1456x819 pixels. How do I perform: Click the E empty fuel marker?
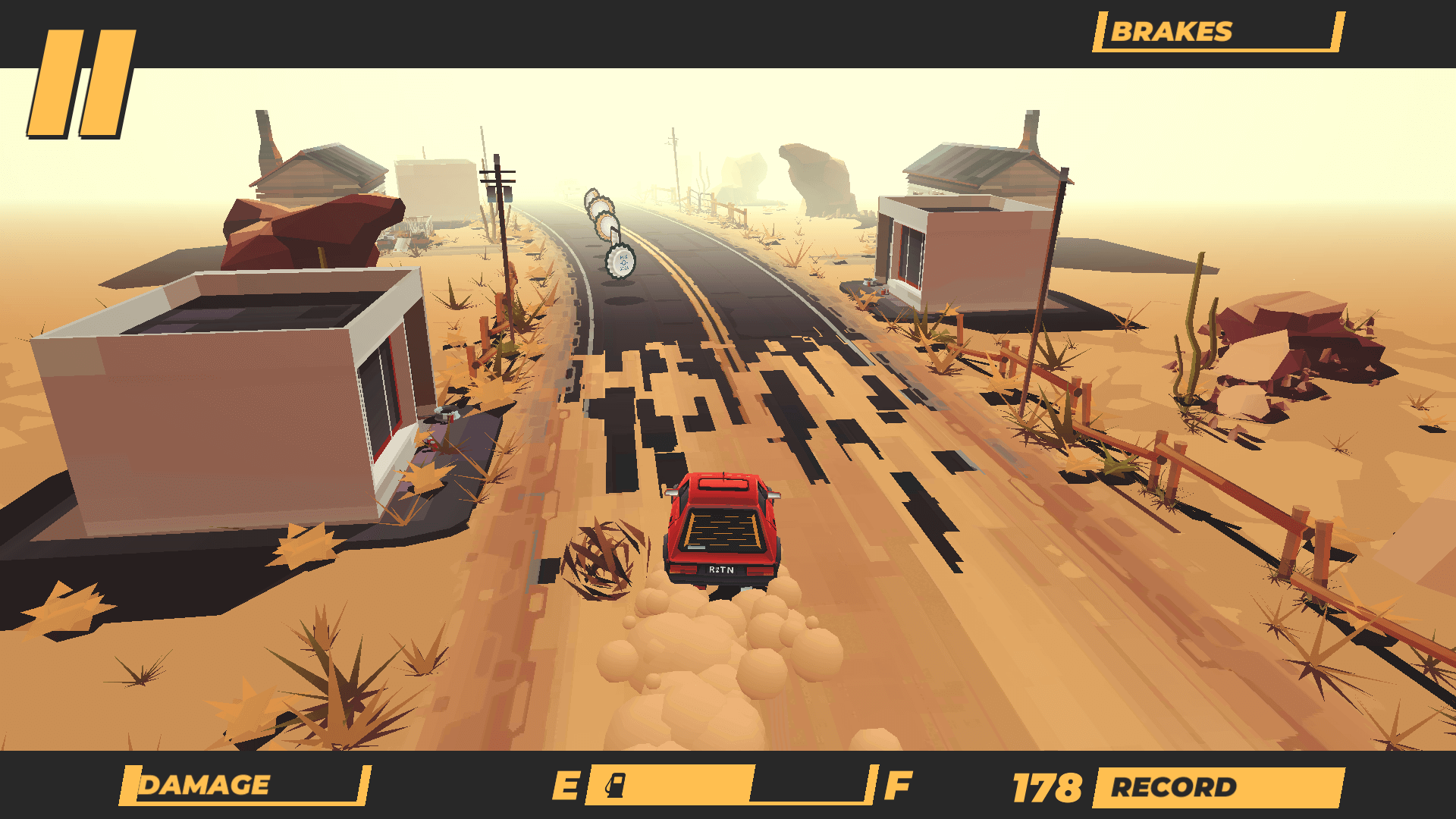[565, 786]
